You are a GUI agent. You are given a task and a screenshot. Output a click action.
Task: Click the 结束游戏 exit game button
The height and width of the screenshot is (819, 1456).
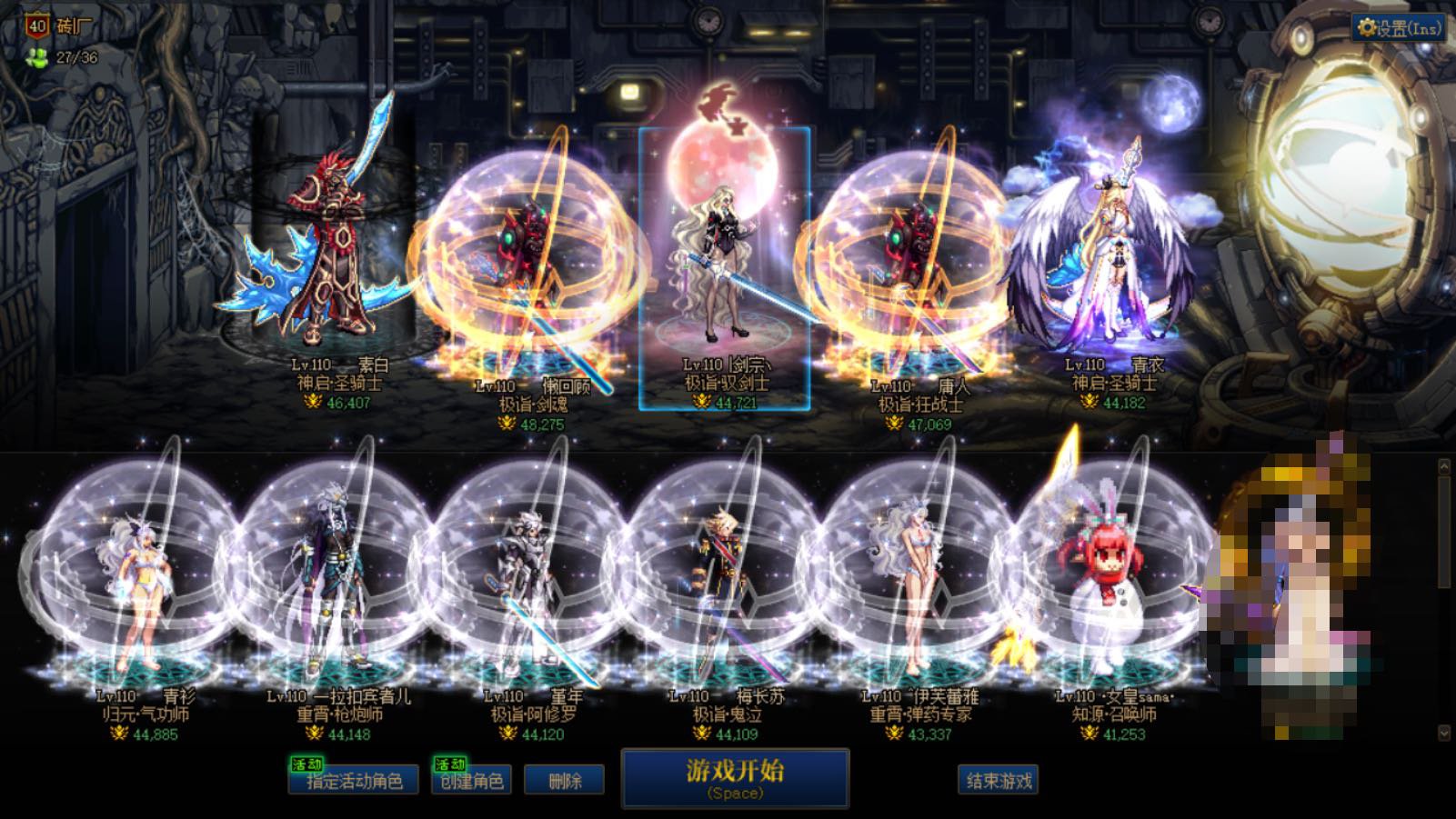998,780
